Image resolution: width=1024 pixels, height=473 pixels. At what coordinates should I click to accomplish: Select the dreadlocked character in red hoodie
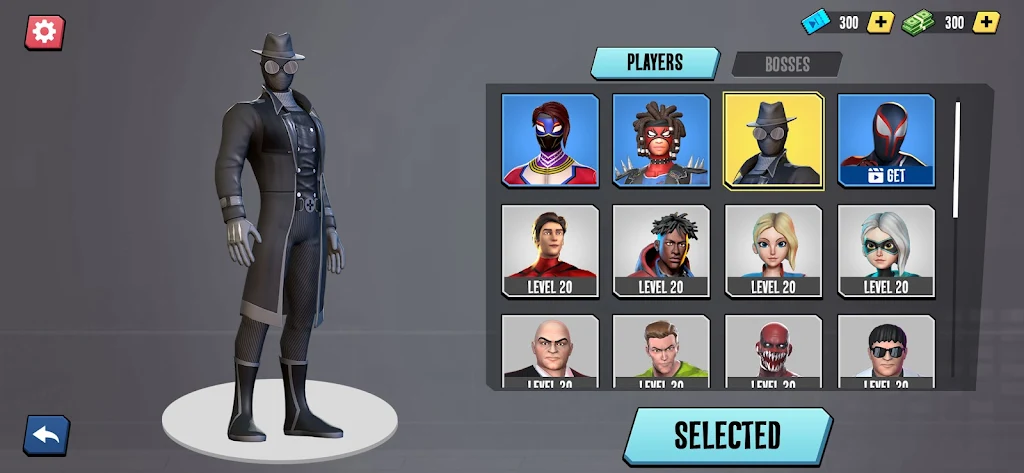pyautogui.click(x=661, y=250)
